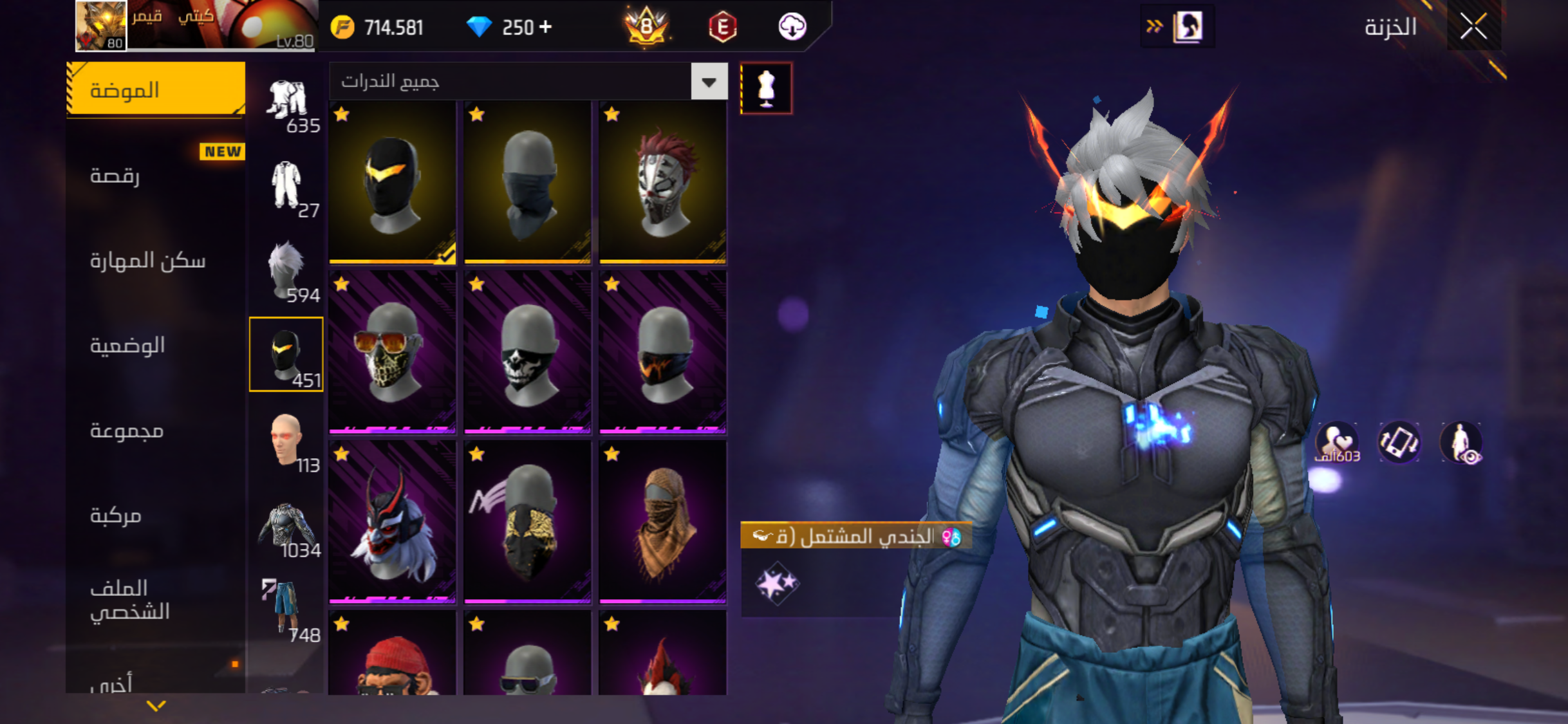This screenshot has height=724, width=1568.
Task: Open the مجموعة collection tab
Action: (156, 431)
